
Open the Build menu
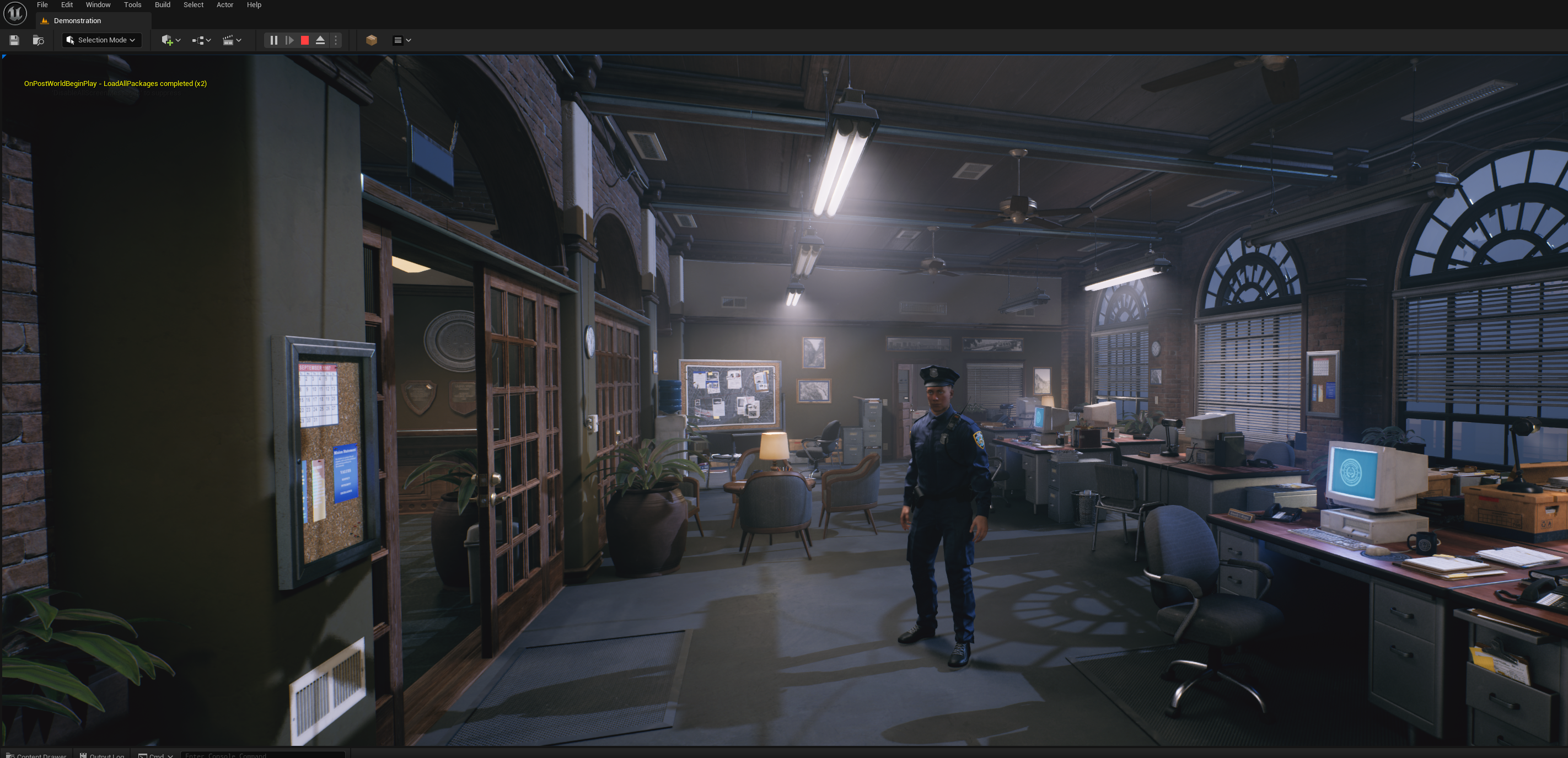pyautogui.click(x=163, y=5)
